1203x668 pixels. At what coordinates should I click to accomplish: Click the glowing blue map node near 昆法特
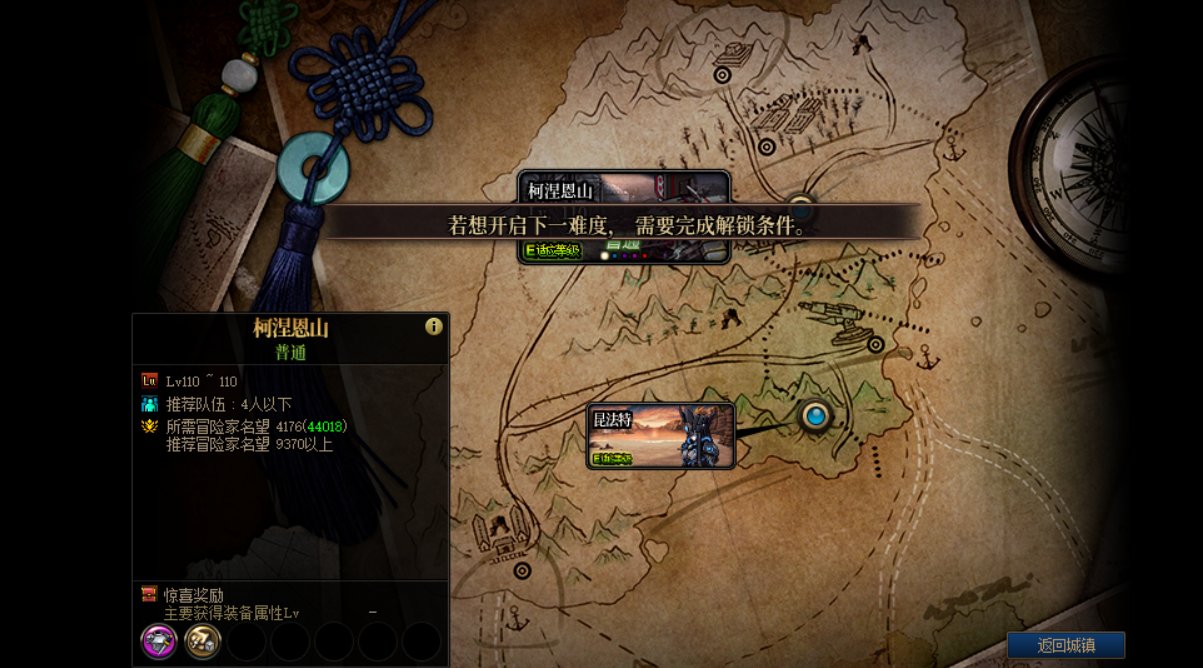coord(816,415)
